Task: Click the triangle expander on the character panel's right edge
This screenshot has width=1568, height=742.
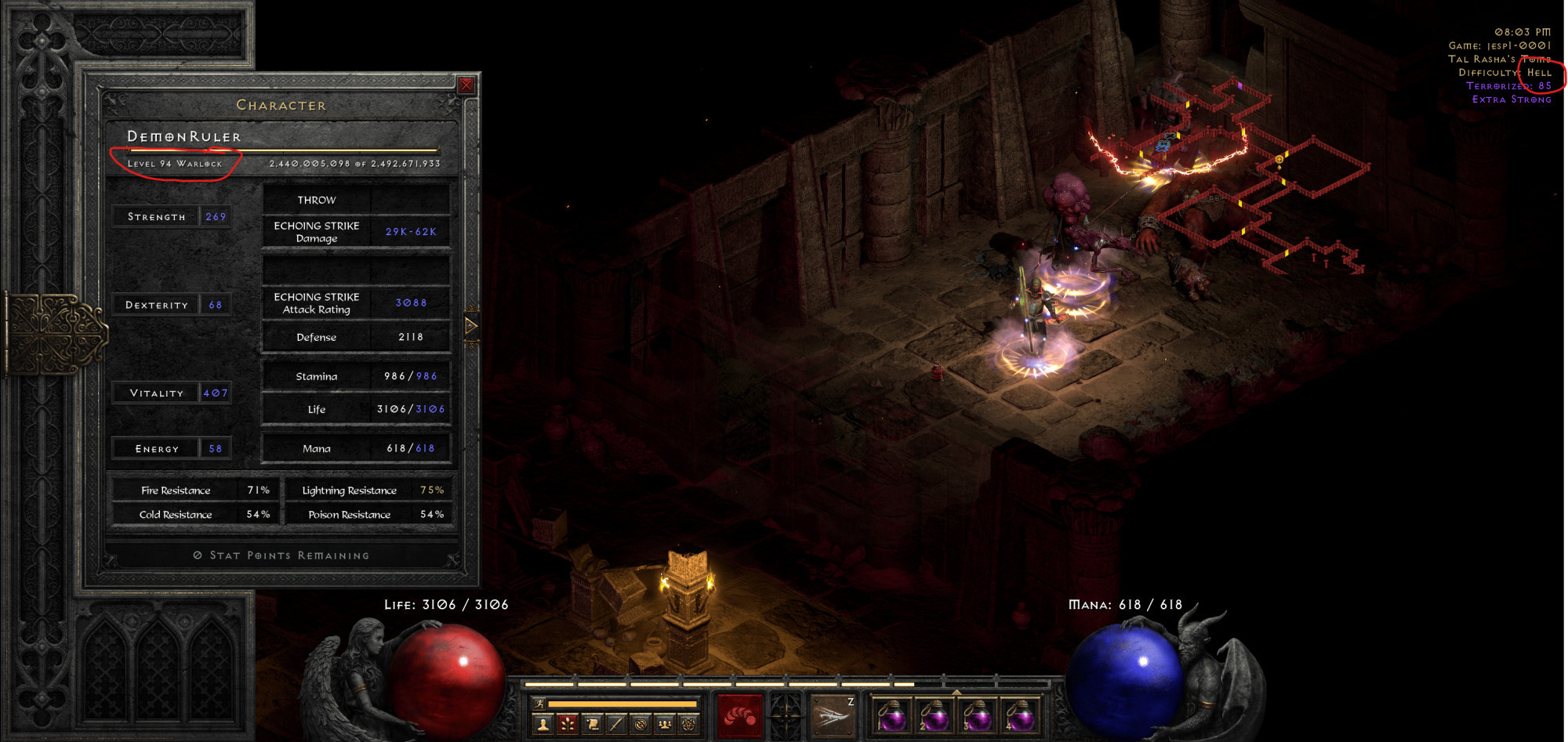Action: 471,326
